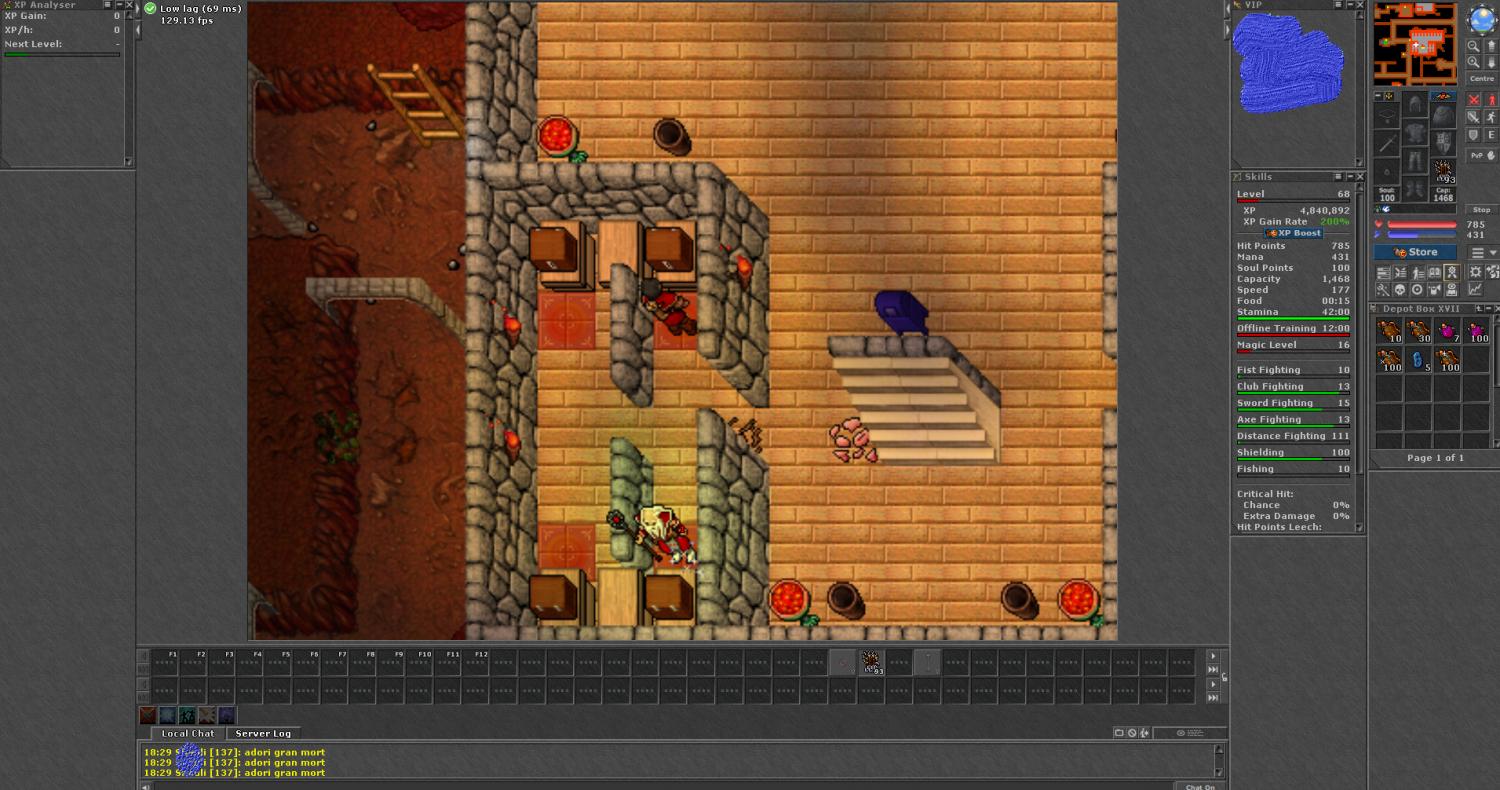Viewport: 1500px width, 790px height.
Task: Select the Local Chat tab
Action: click(188, 733)
